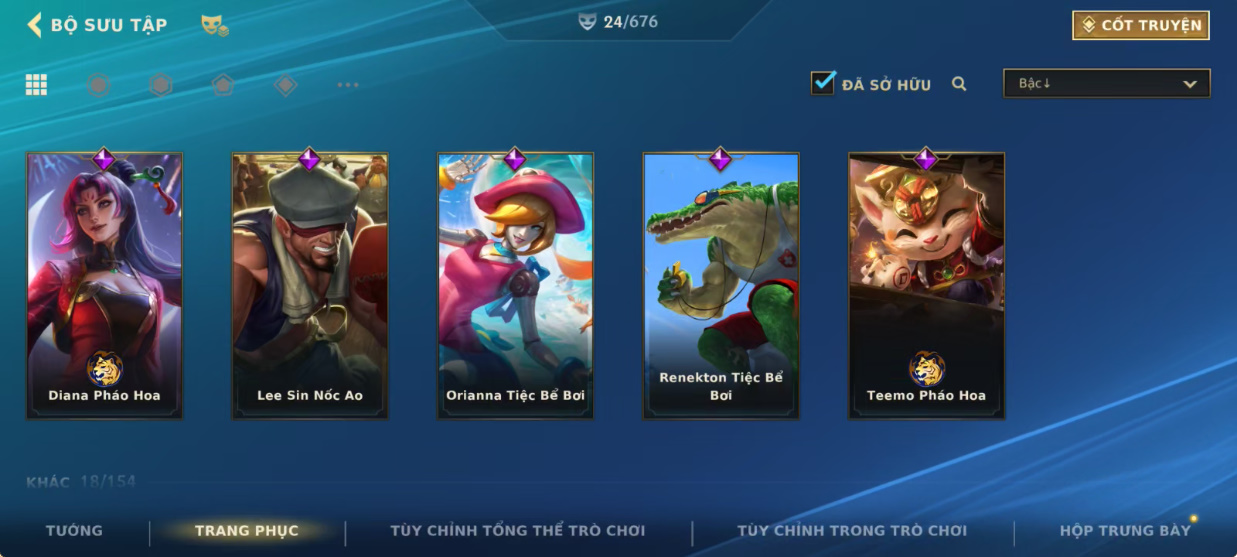
Task: Click the masks and coins icon
Action: (214, 25)
